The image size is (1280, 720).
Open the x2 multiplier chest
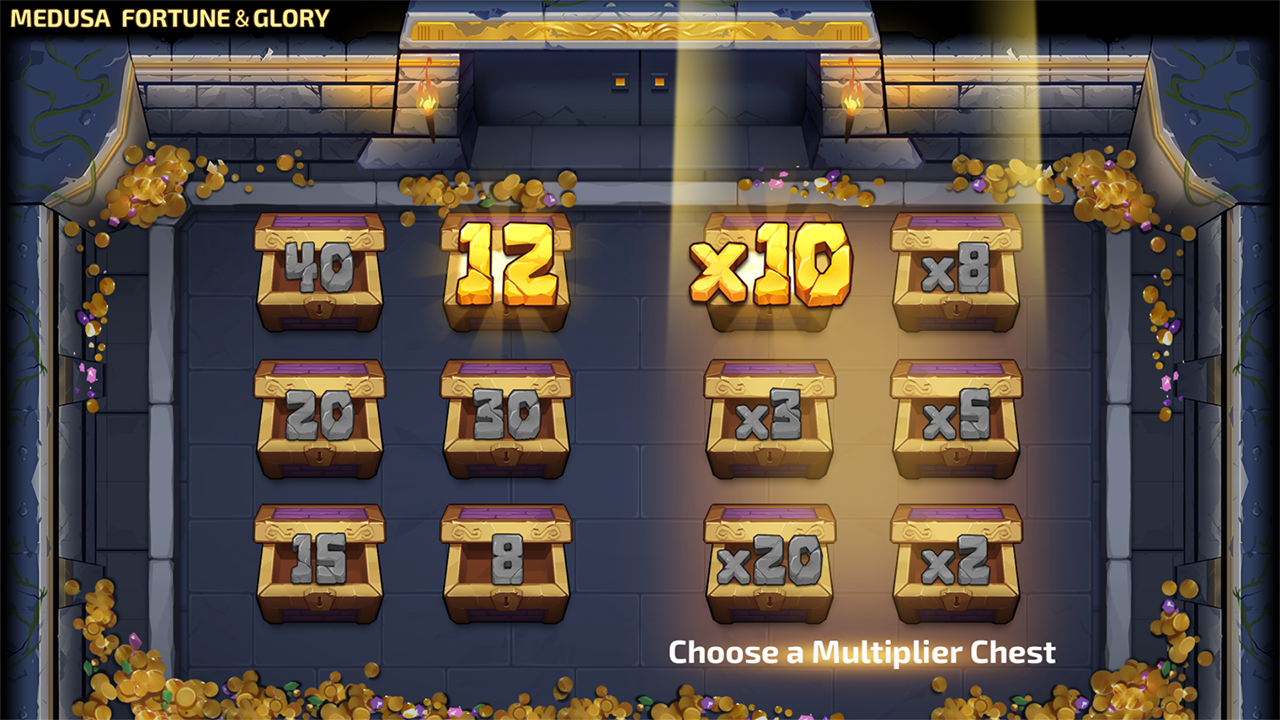tap(956, 563)
